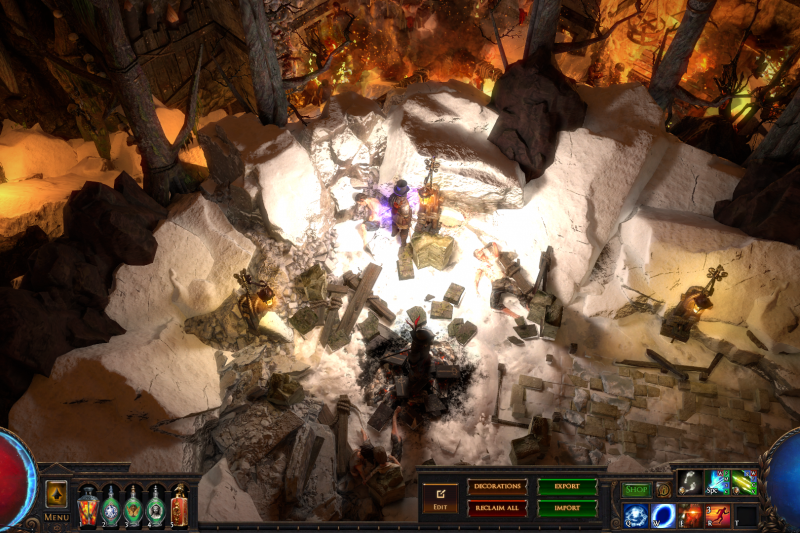
Task: Activate the red running figure skill
Action: pos(718,515)
